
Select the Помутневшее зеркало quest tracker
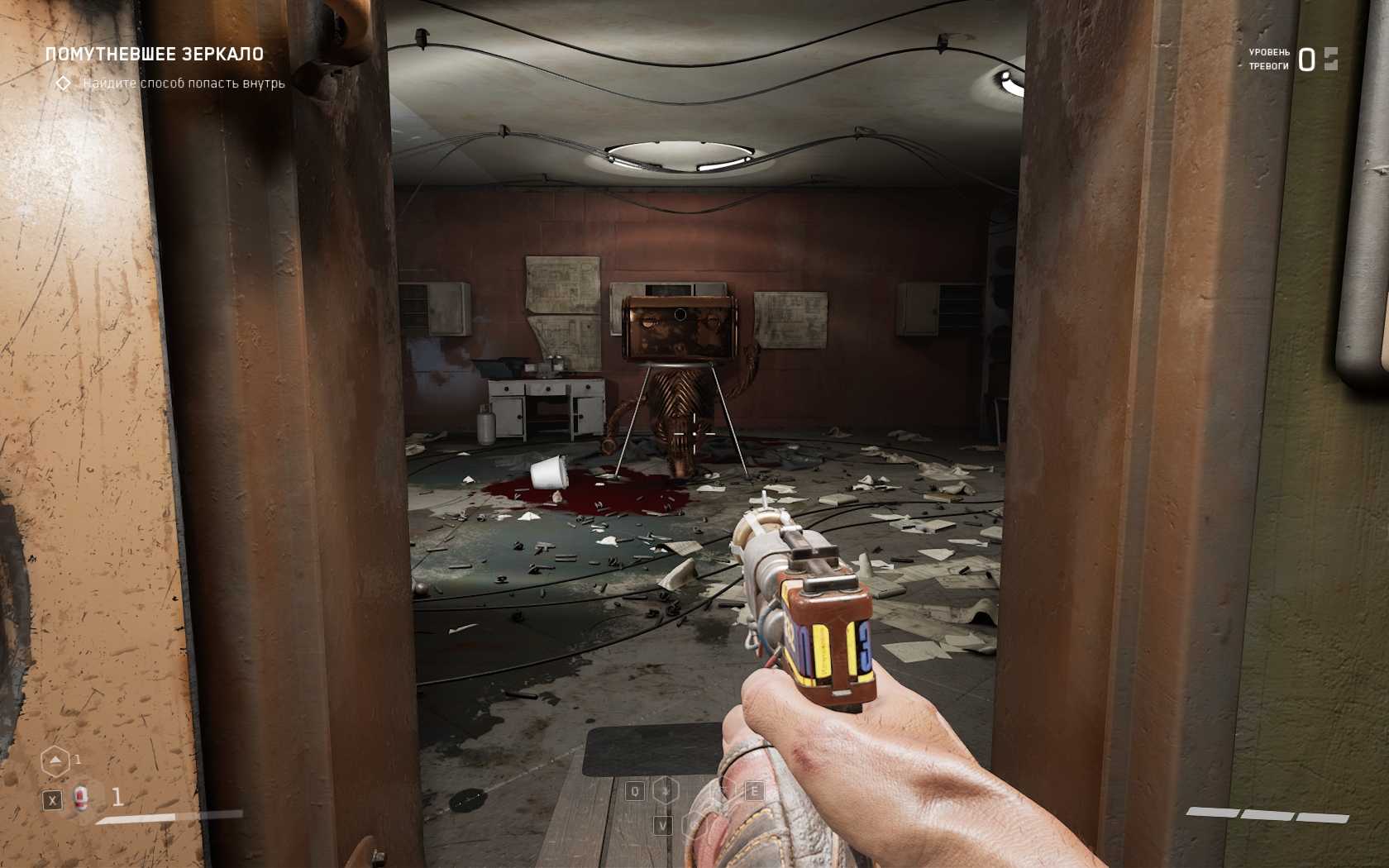tap(154, 55)
